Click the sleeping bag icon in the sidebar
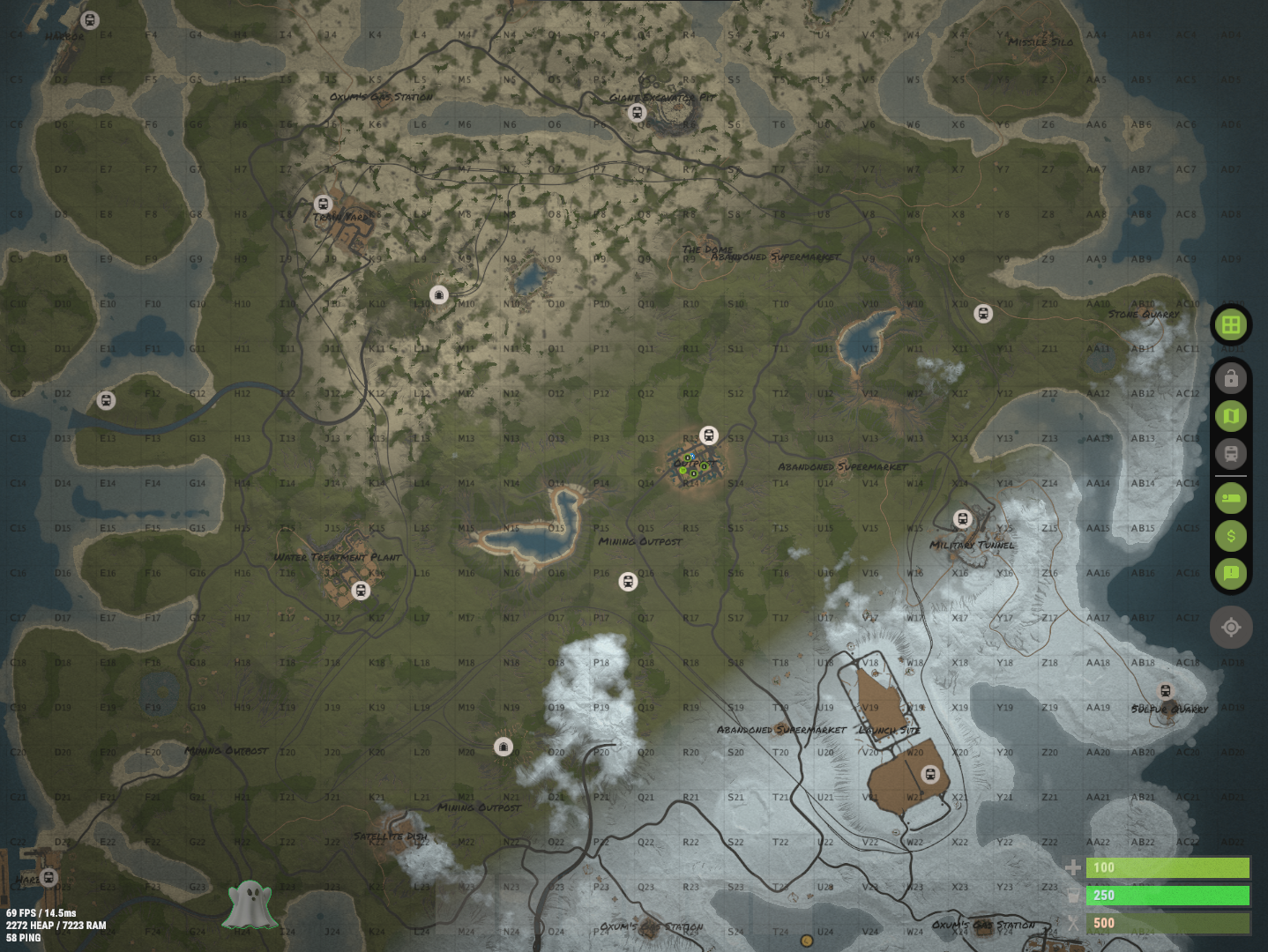The height and width of the screenshot is (952, 1268). 1231,498
